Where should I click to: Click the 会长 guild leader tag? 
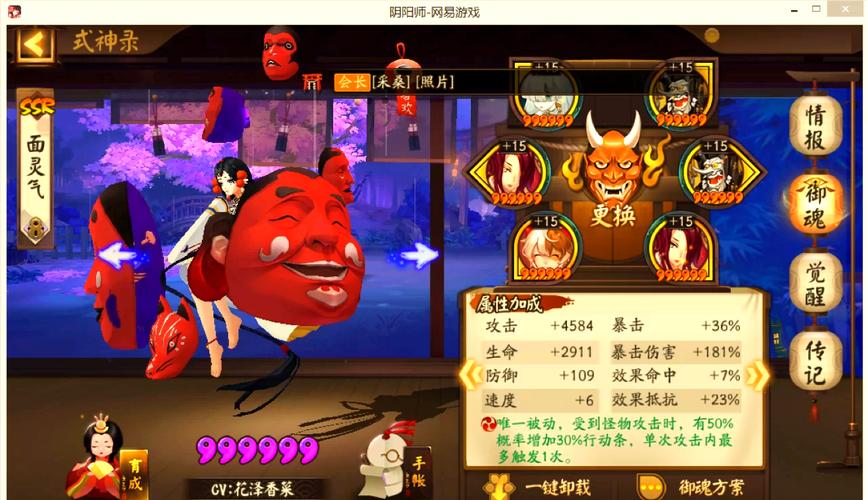click(351, 82)
